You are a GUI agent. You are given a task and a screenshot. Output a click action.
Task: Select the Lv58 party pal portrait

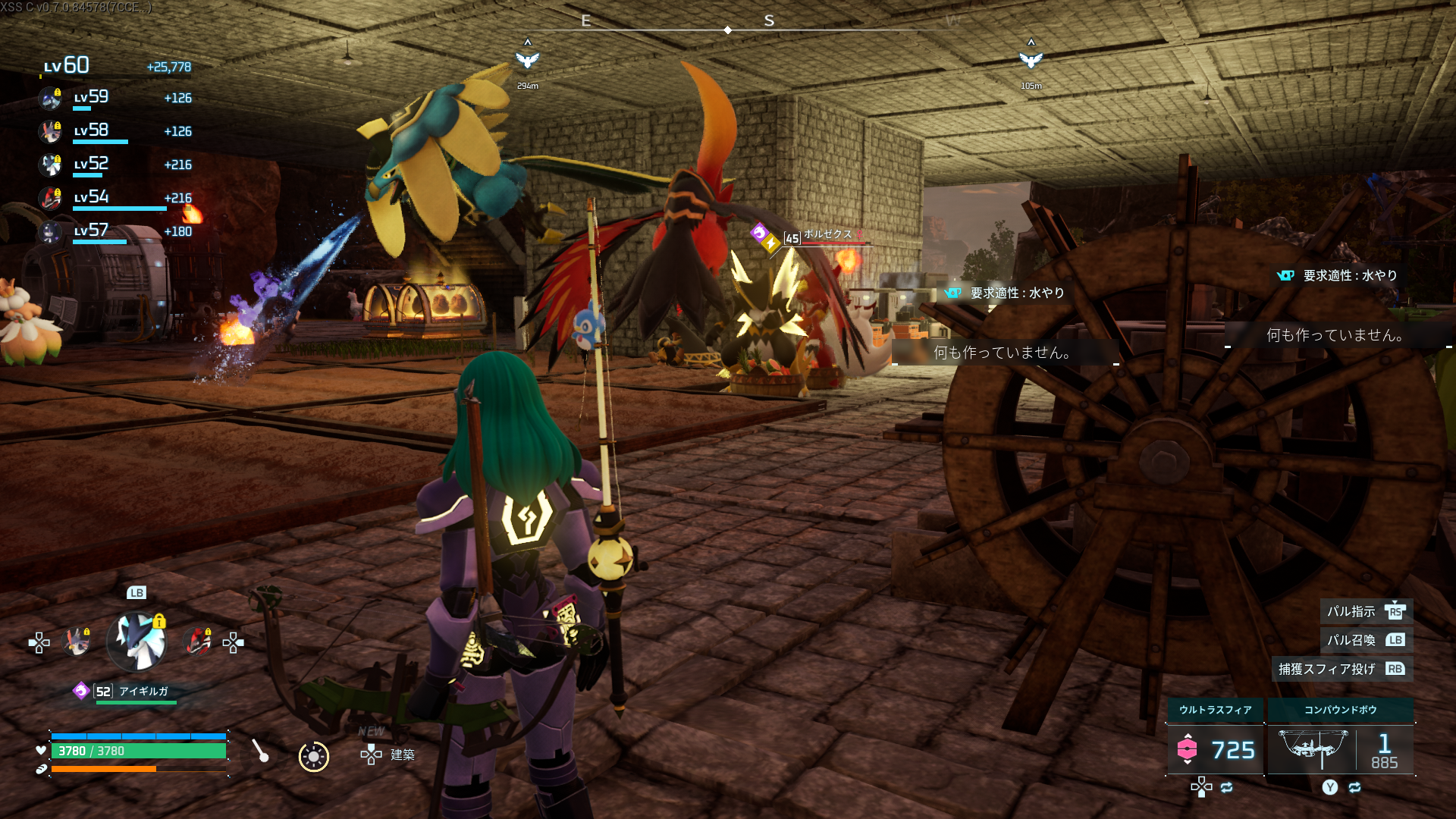[x=51, y=131]
